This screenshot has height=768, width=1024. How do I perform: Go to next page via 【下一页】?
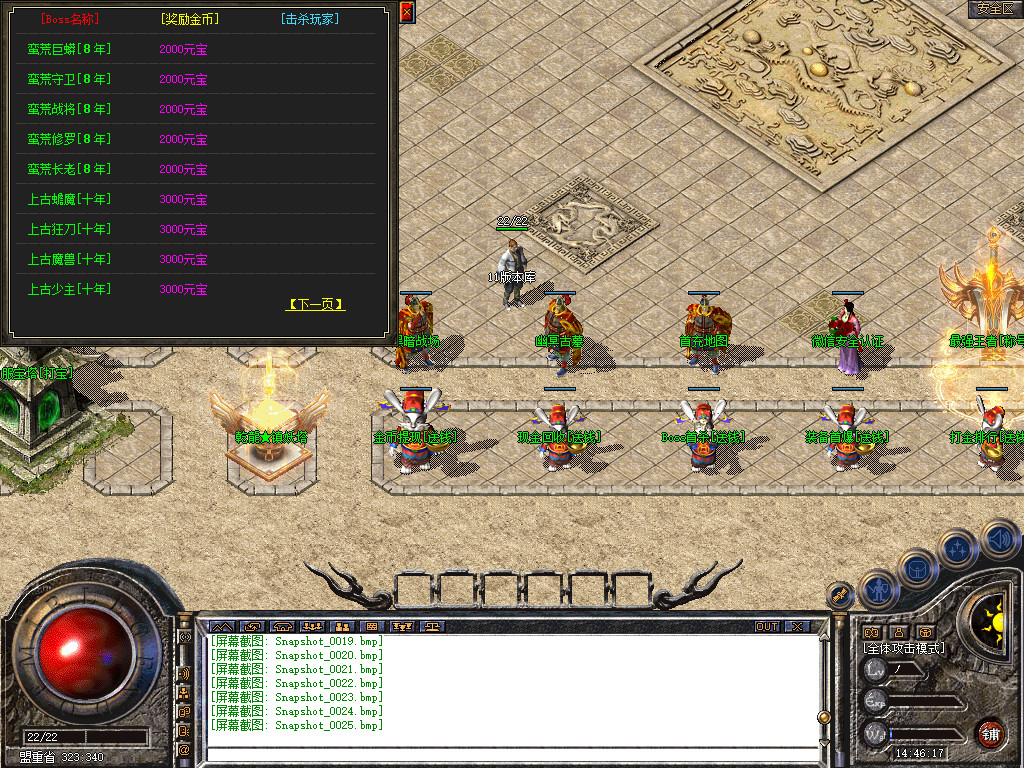pos(315,304)
